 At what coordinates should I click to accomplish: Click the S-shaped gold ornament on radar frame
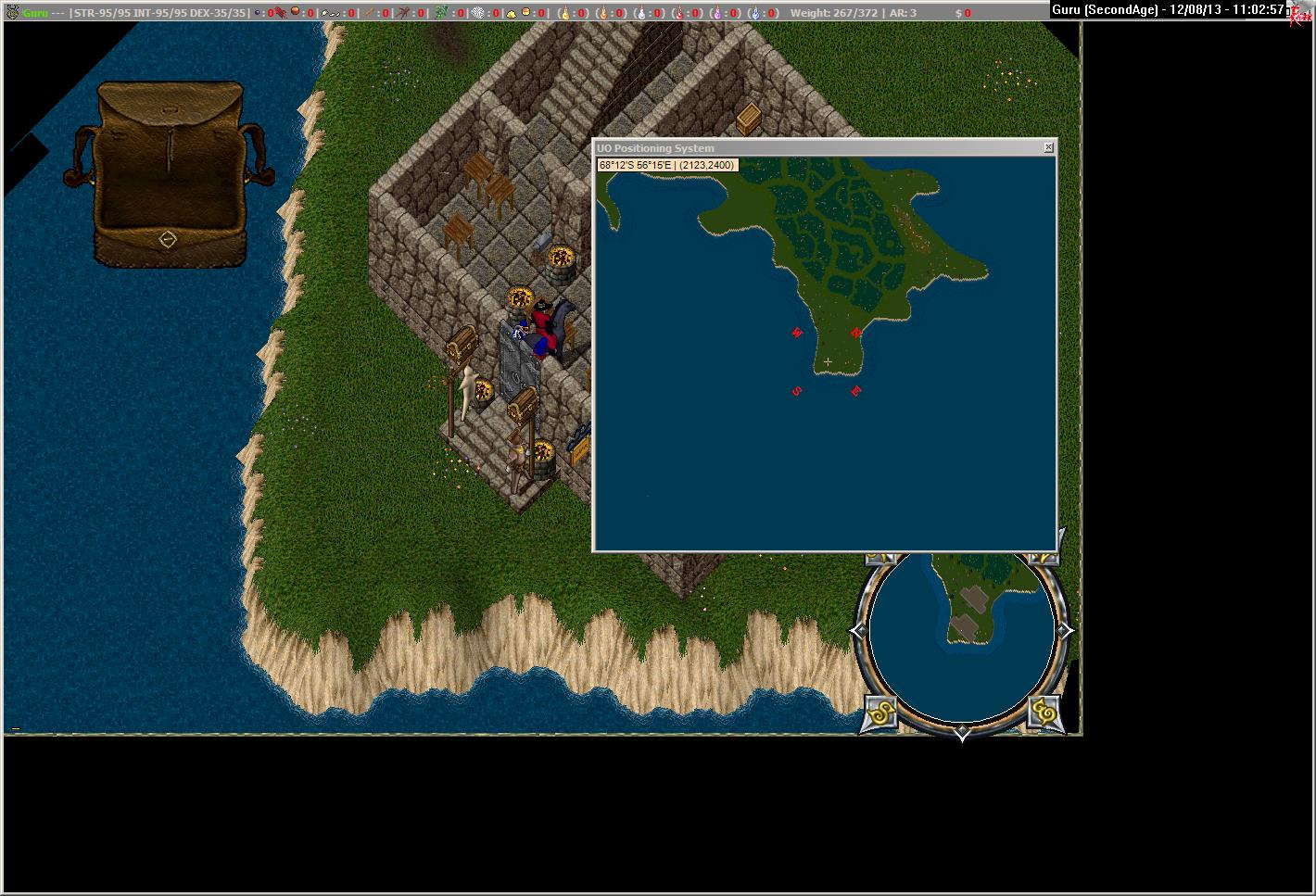point(880,713)
